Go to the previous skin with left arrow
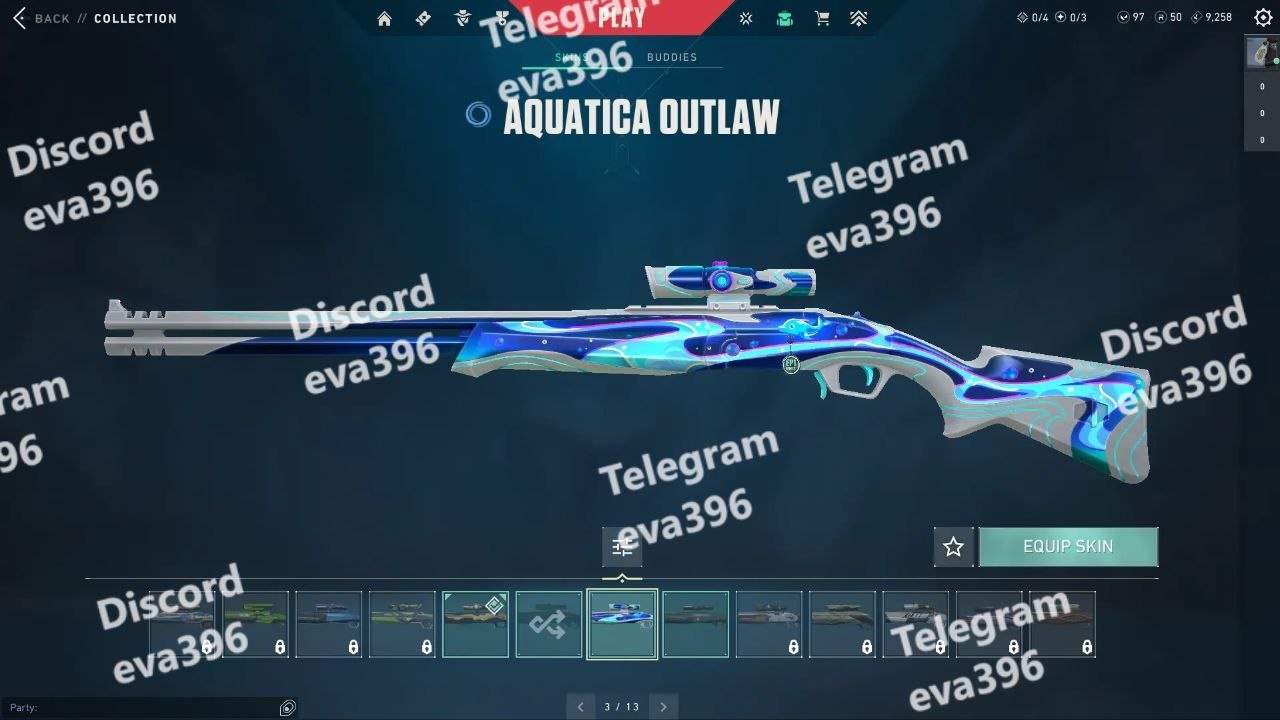Screen dimensions: 1280x720 coord(581,707)
